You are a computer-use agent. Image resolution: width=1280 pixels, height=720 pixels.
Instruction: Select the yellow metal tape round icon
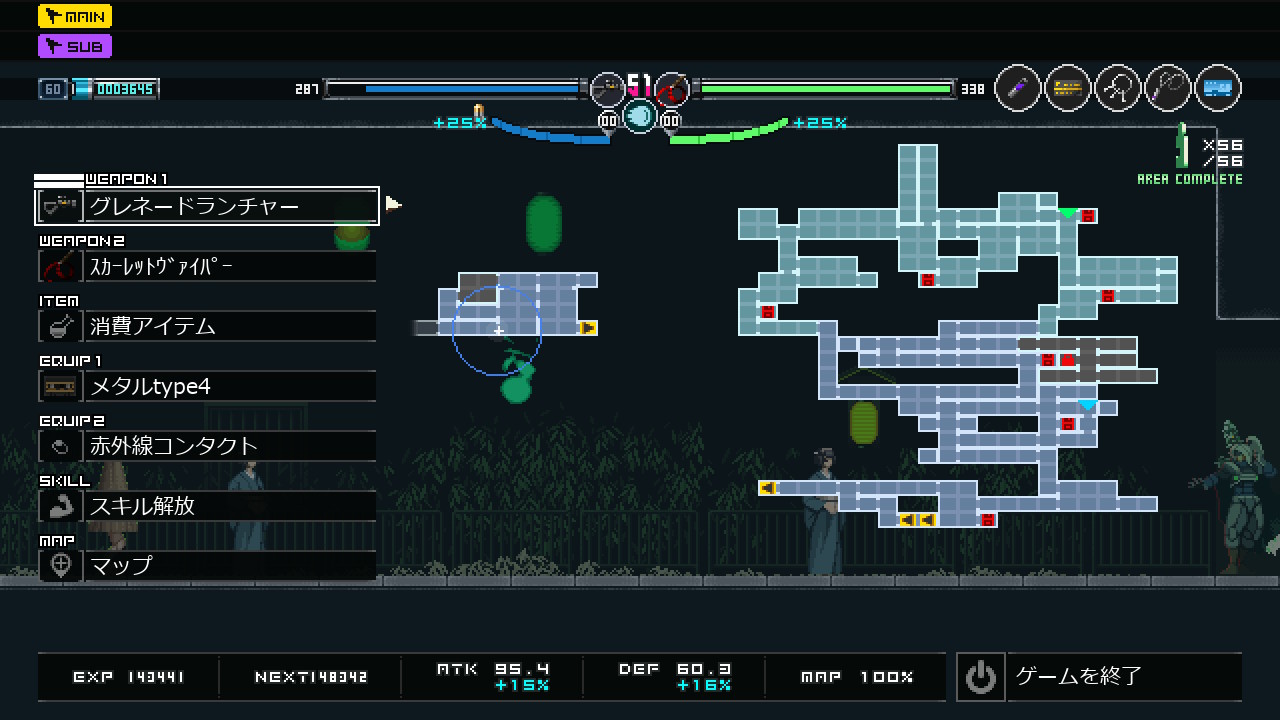(1068, 89)
